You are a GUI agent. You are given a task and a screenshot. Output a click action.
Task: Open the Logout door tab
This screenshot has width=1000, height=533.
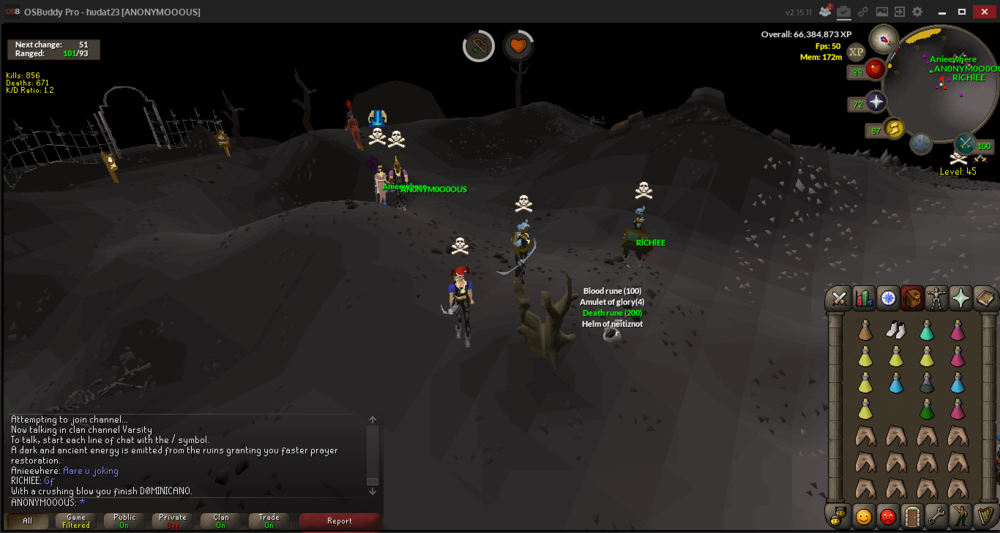coord(911,516)
